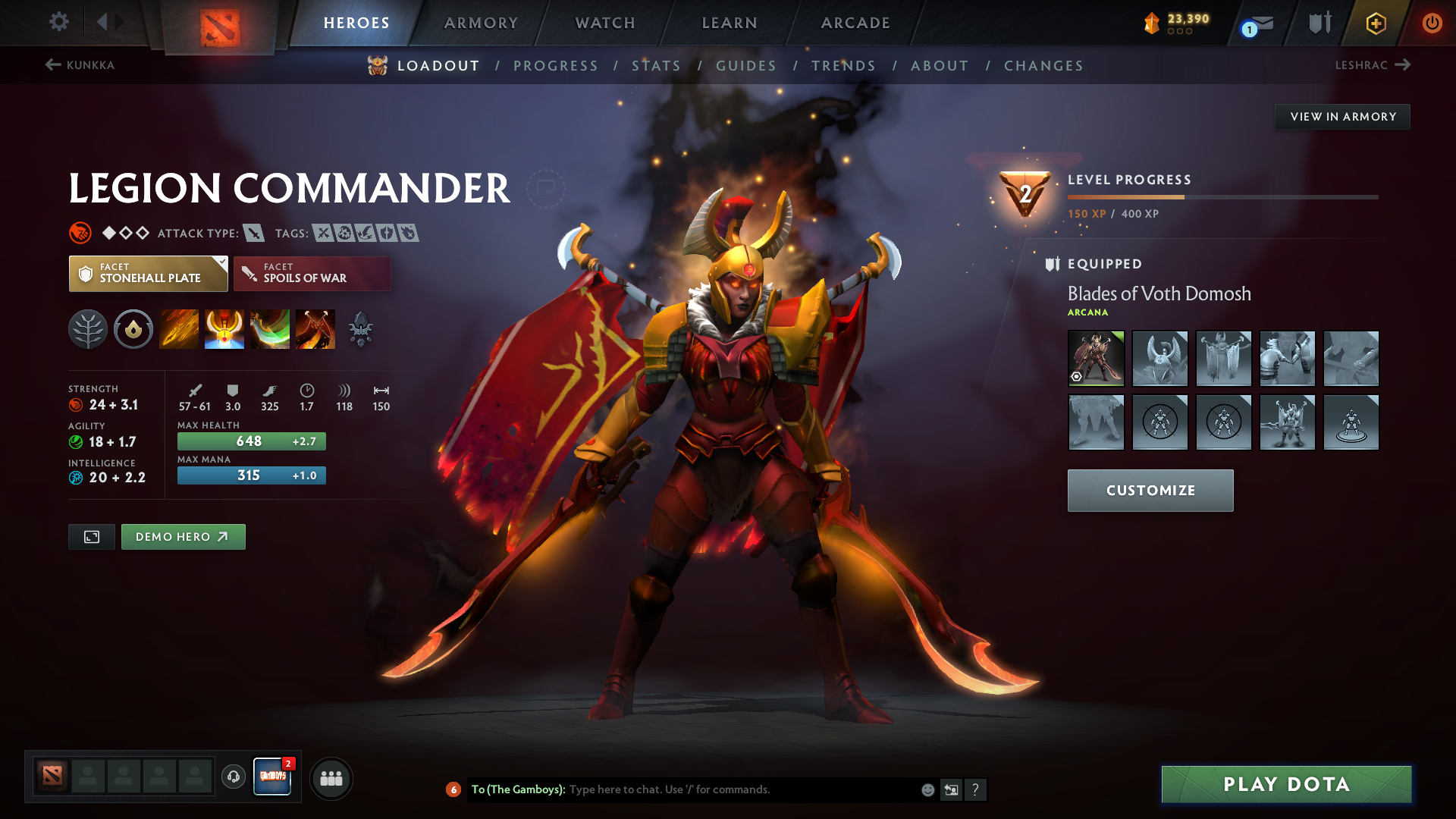Open the ARMORY menu item
The width and height of the screenshot is (1456, 819).
point(481,23)
